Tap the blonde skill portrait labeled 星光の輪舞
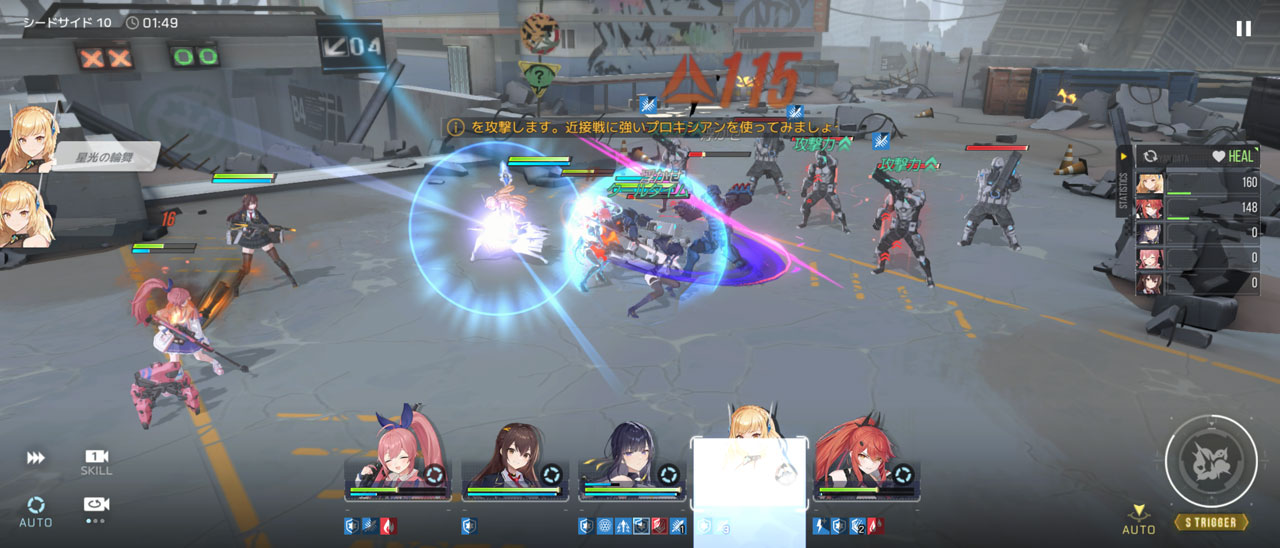 point(27,140)
